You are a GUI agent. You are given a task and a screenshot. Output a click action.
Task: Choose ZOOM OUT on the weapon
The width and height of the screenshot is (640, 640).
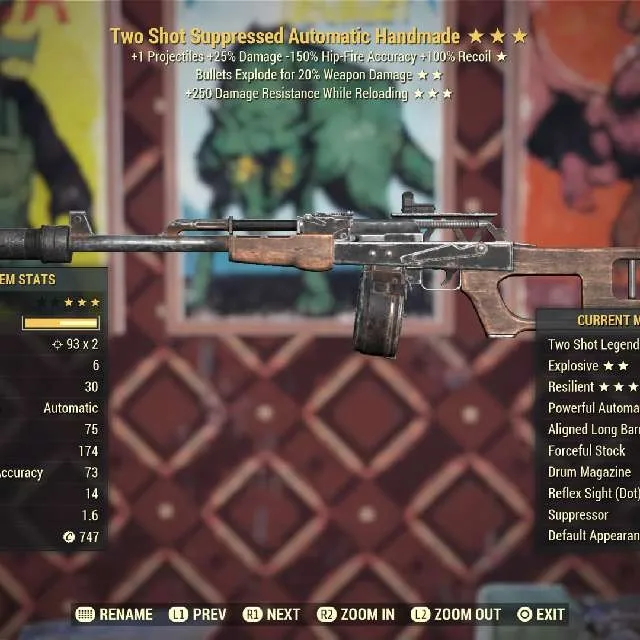pyautogui.click(x=456, y=614)
